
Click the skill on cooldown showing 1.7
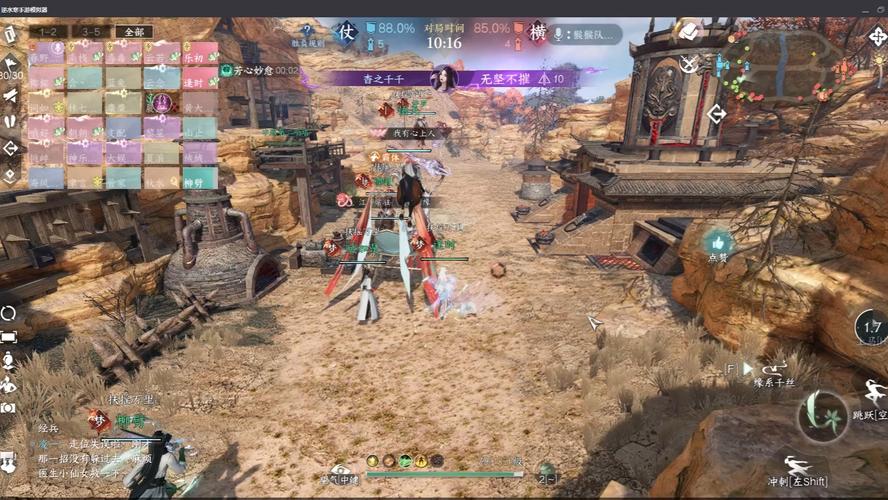pyautogui.click(x=872, y=328)
